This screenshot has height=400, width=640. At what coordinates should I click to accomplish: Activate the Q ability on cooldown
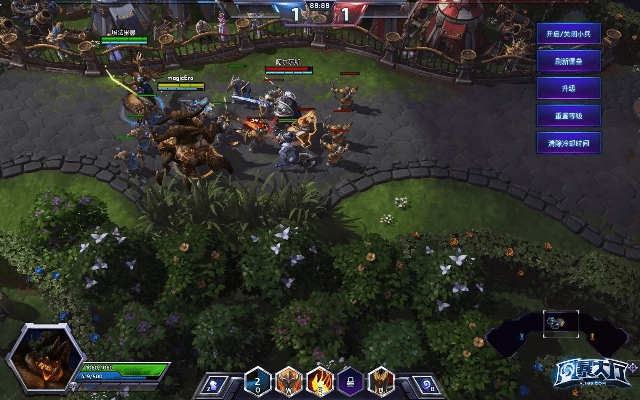[258, 381]
